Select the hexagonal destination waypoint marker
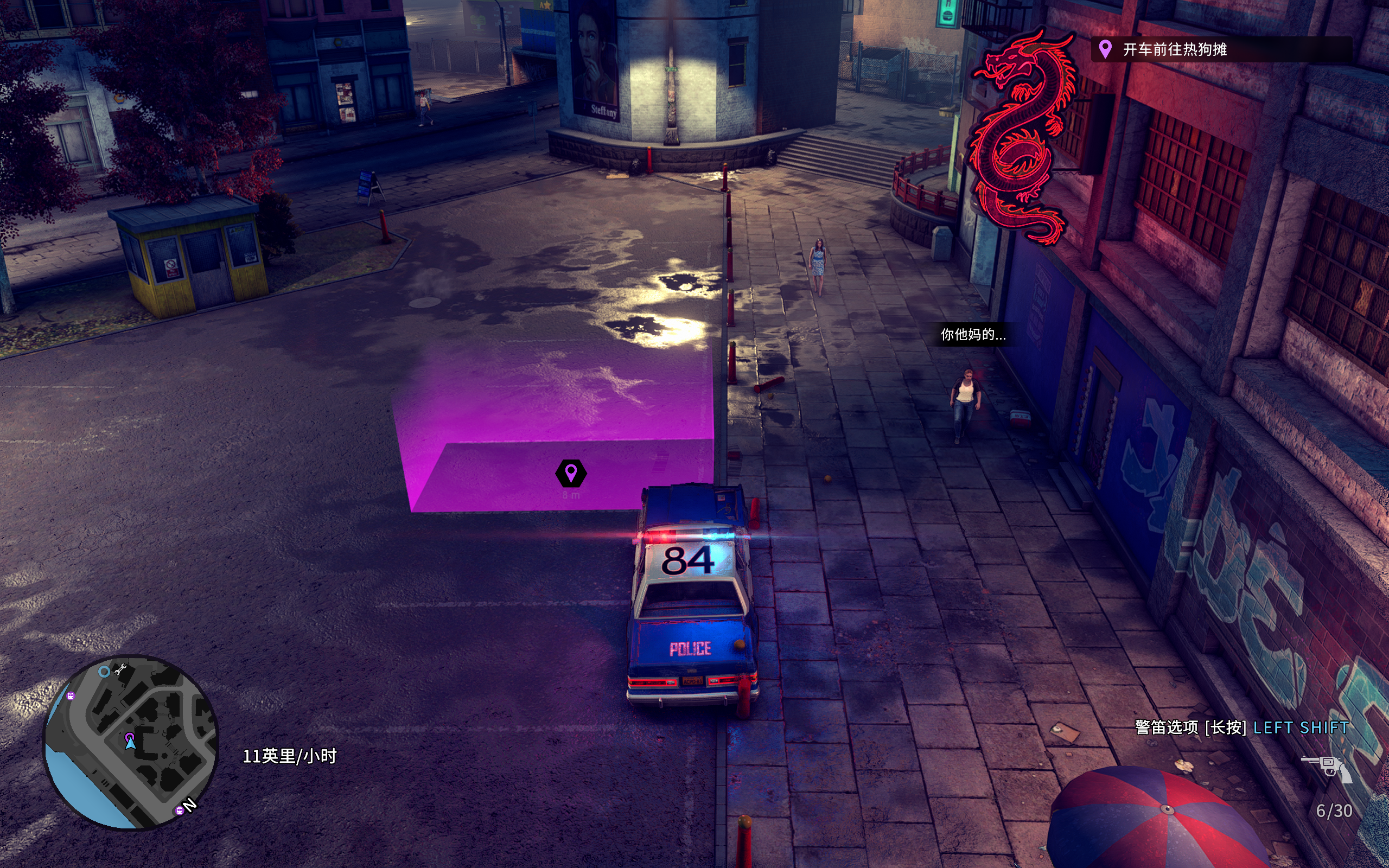The width and height of the screenshot is (1389, 868). [x=571, y=474]
